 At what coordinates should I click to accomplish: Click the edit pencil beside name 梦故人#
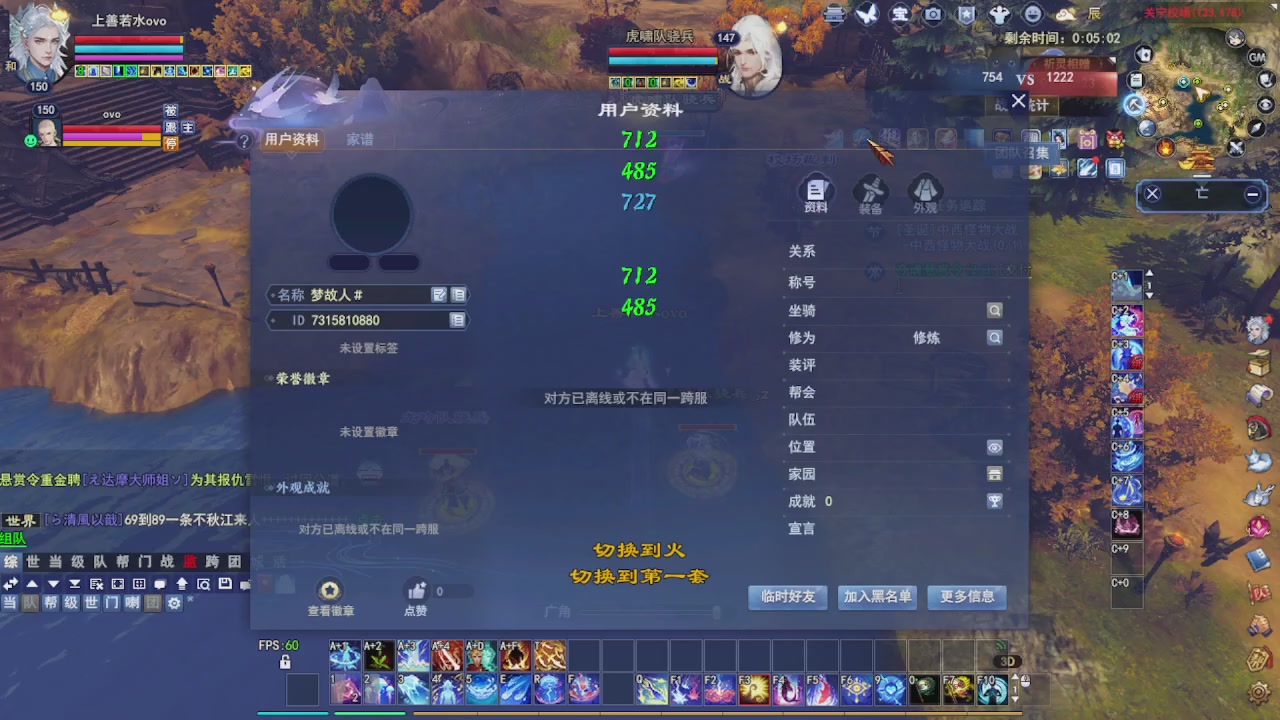pos(439,294)
